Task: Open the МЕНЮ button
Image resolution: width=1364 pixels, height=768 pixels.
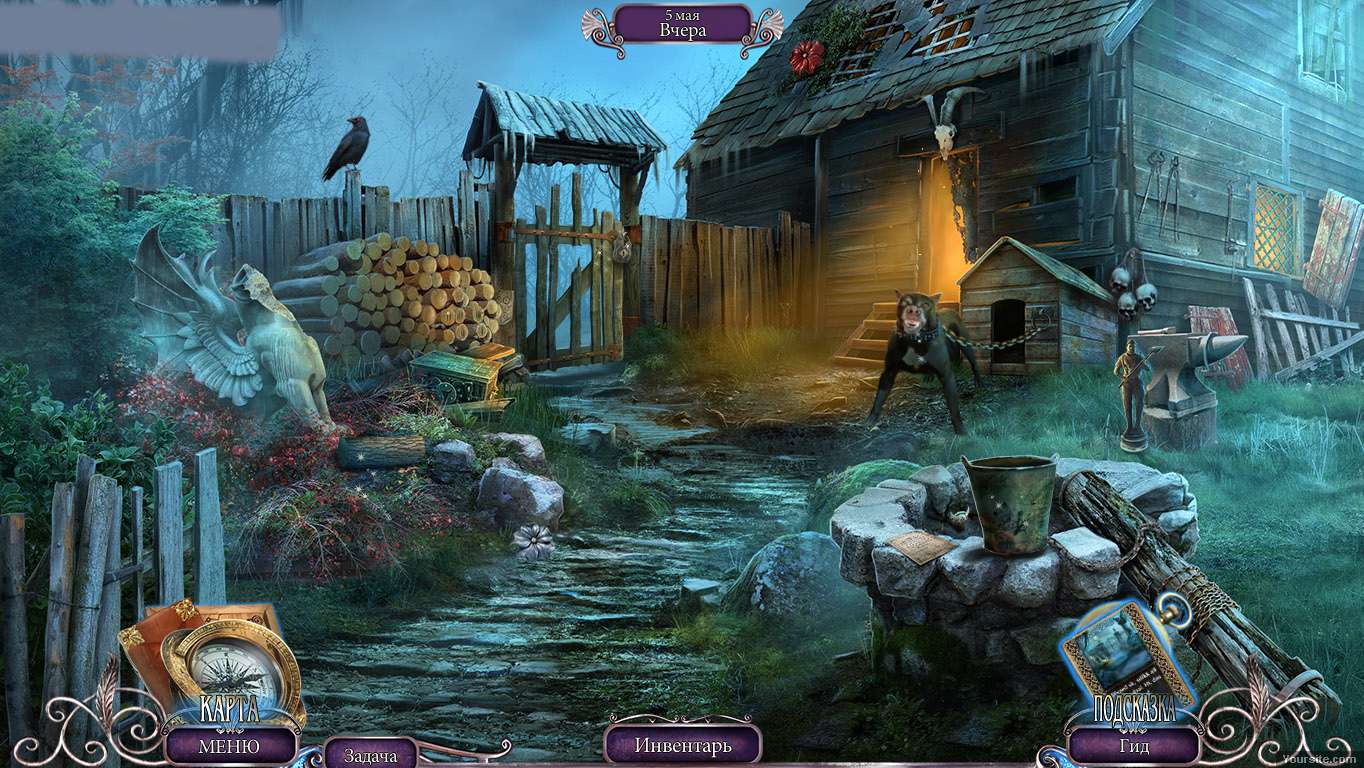Action: [x=229, y=746]
